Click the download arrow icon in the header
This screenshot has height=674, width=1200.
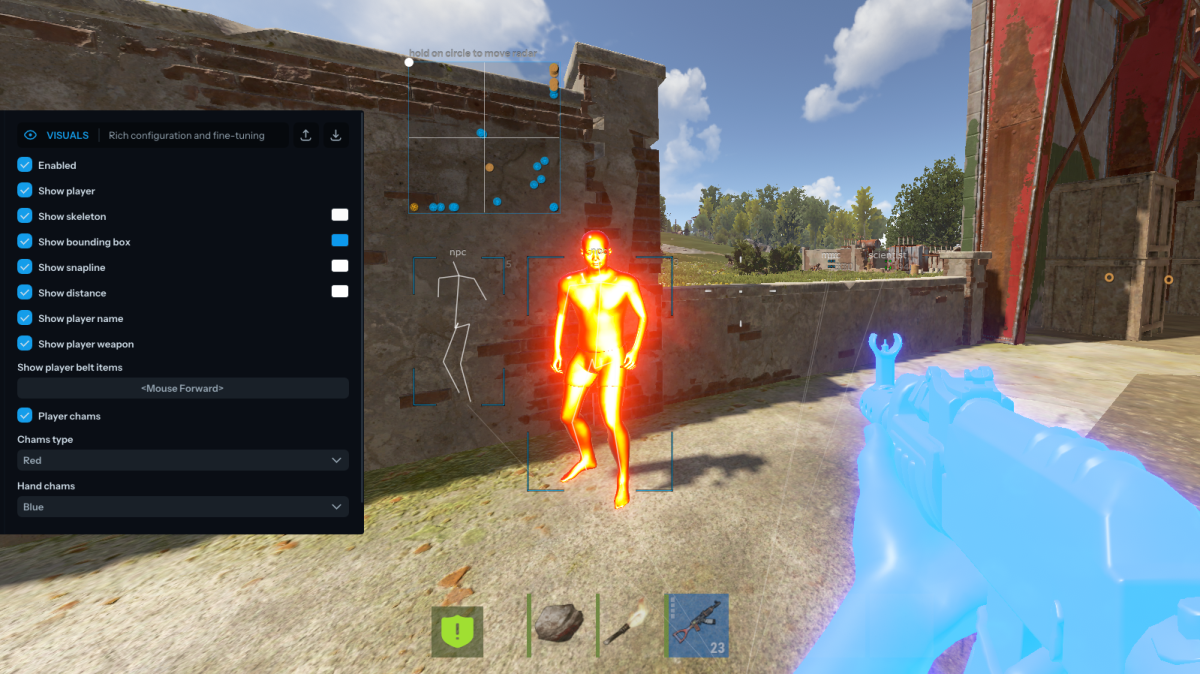[336, 135]
